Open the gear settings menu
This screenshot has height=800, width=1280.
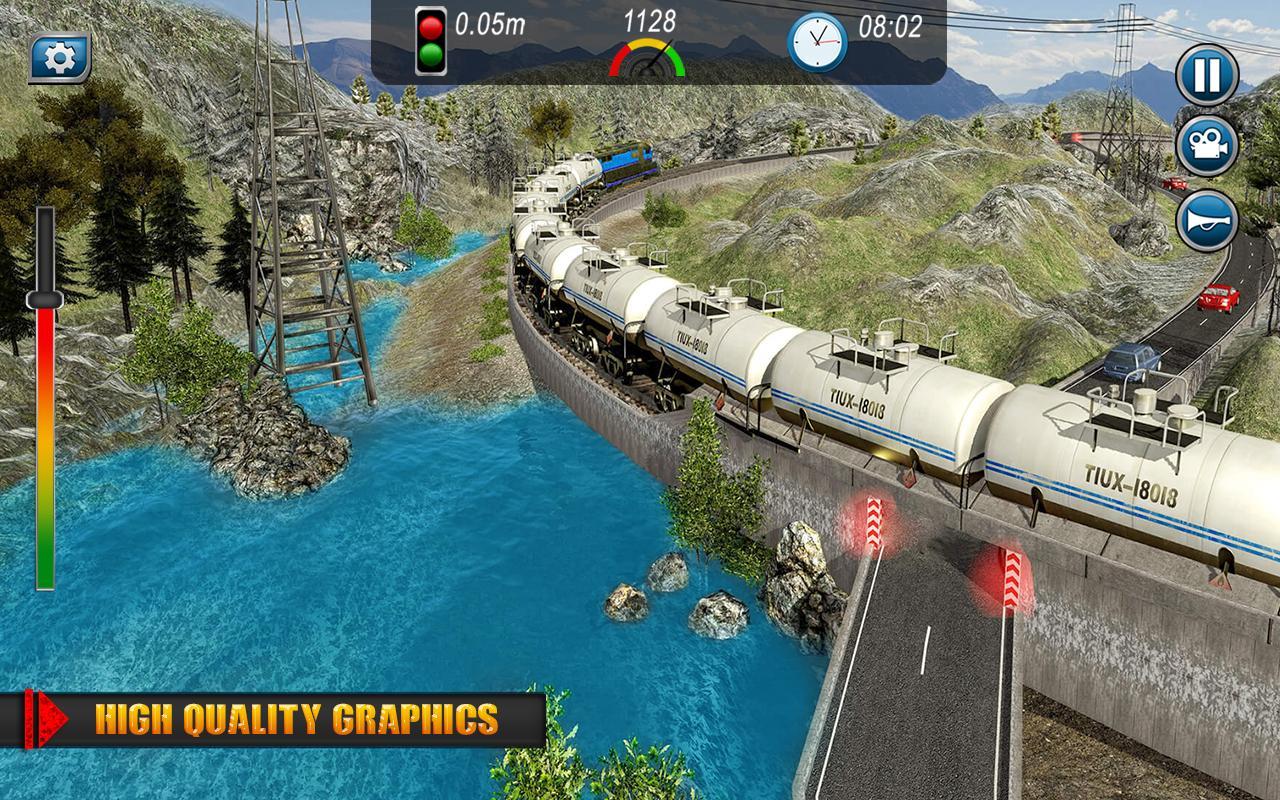pyautogui.click(x=60, y=60)
